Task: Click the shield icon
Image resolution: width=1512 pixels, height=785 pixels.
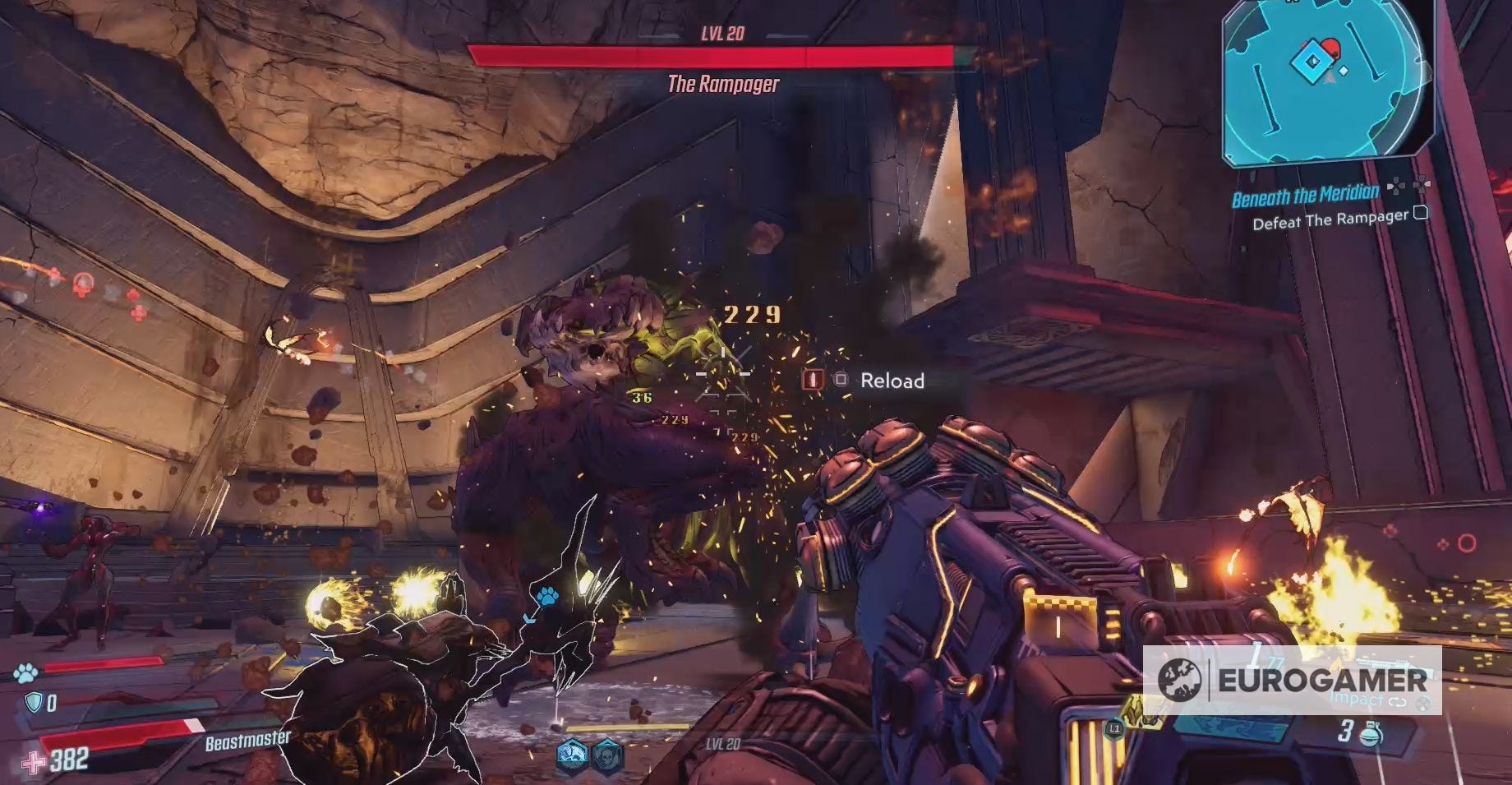Action: tap(34, 702)
